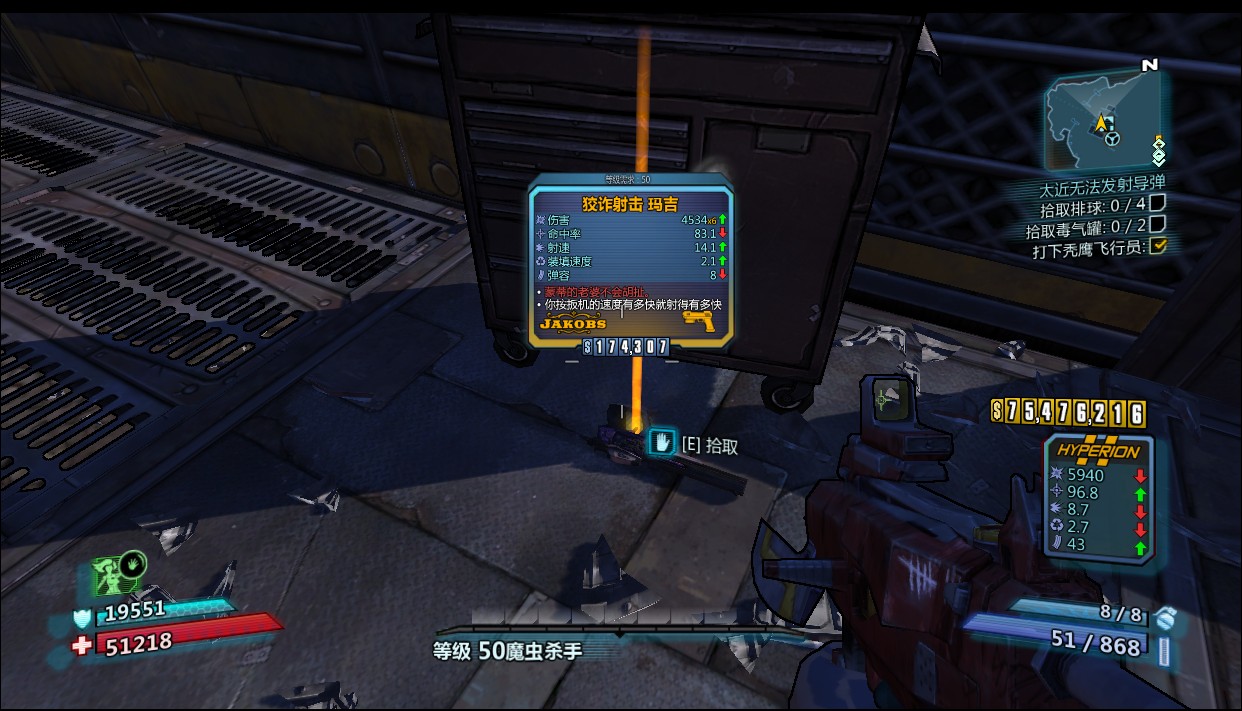
Task: Toggle the 拾取毒气罐 objective checkbox
Action: (1157, 224)
